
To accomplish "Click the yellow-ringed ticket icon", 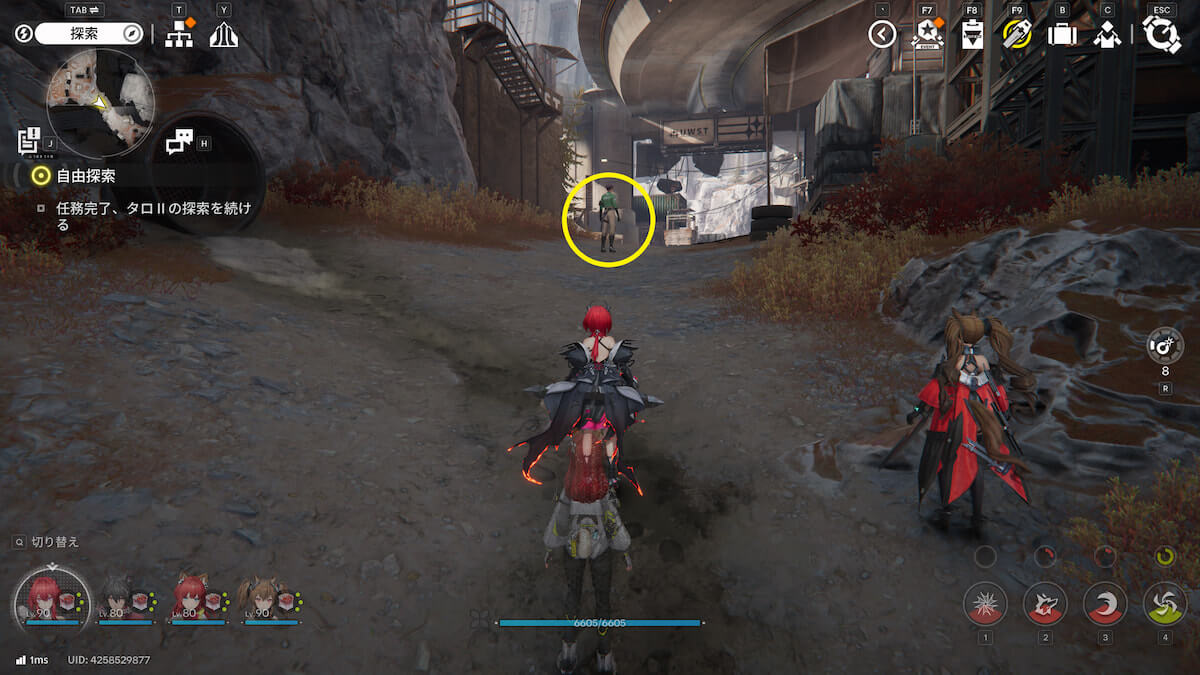I will [x=1017, y=35].
